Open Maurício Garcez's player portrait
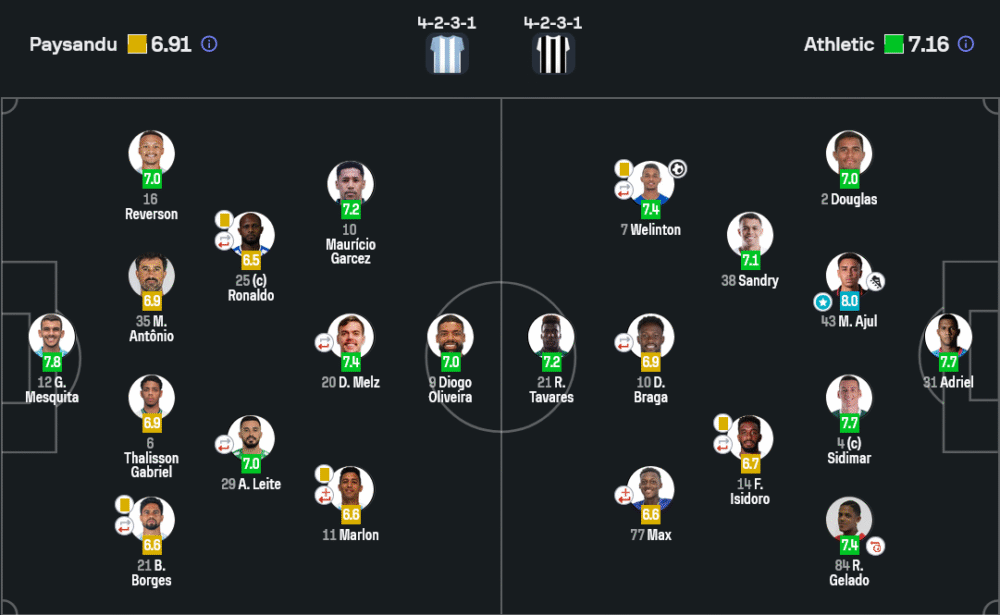This screenshot has height=615, width=1000. pos(350,184)
